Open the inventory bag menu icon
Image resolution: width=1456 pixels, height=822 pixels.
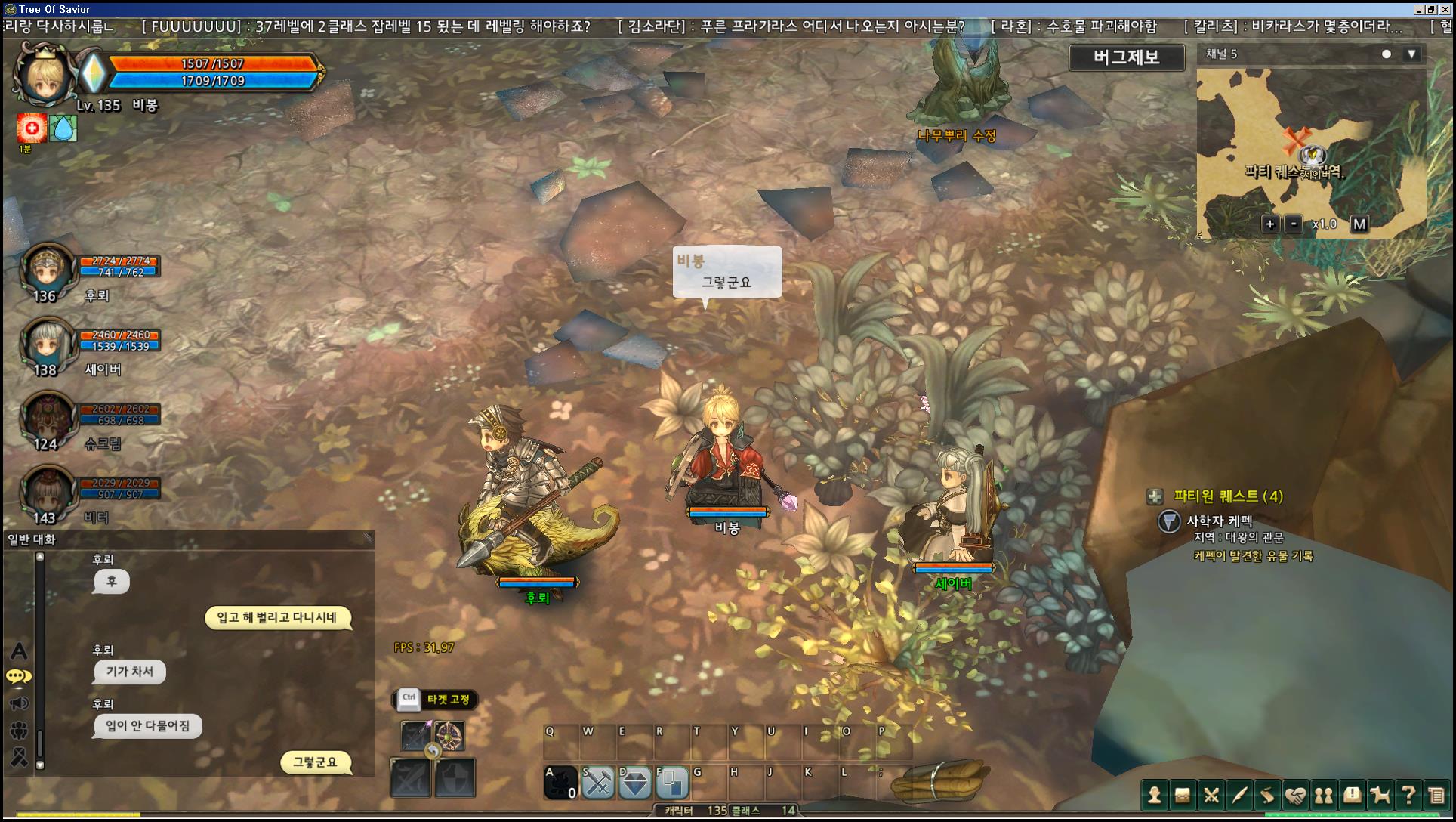(x=1183, y=795)
